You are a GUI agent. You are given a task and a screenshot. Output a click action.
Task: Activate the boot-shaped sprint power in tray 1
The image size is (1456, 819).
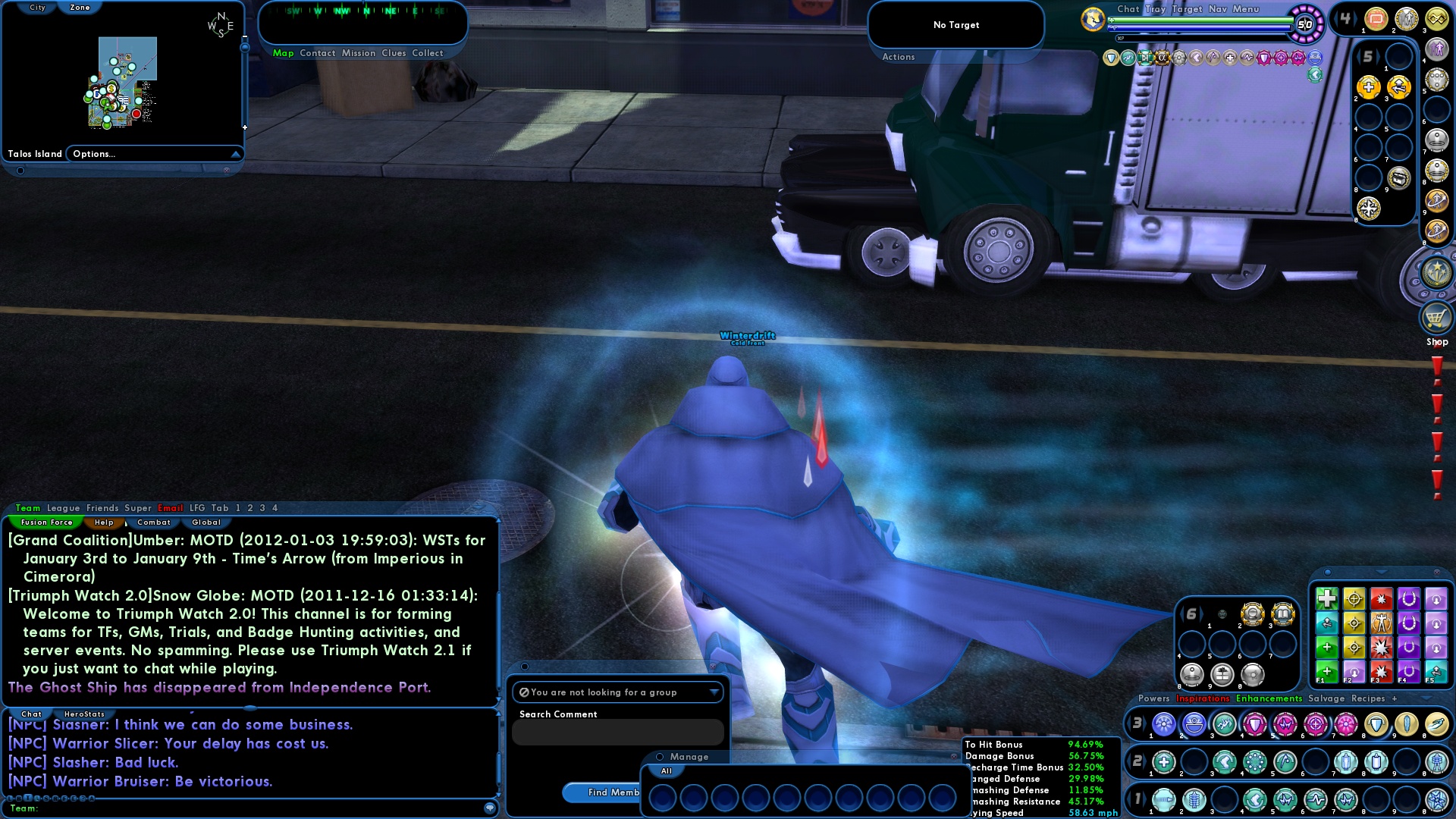(x=1255, y=800)
